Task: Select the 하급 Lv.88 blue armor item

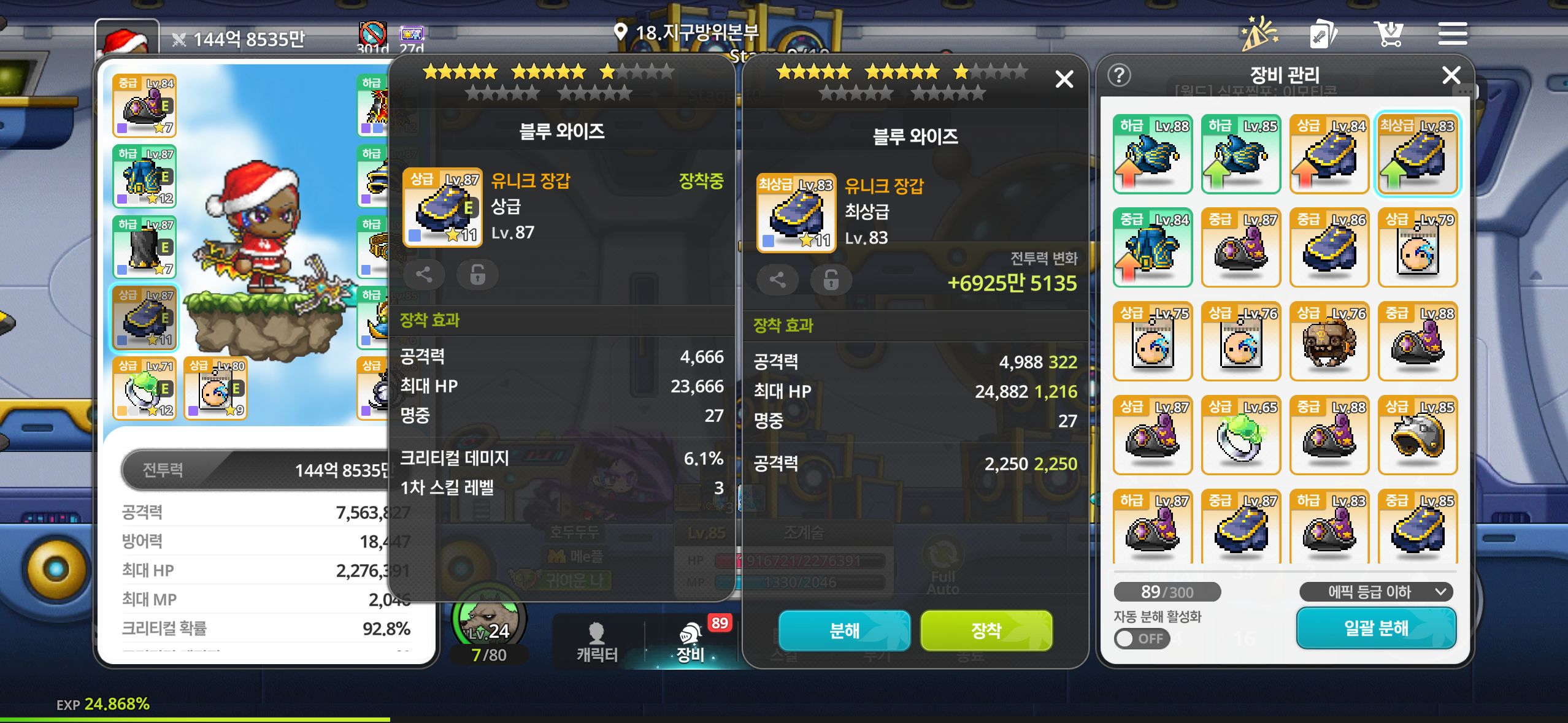Action: [x=1152, y=154]
